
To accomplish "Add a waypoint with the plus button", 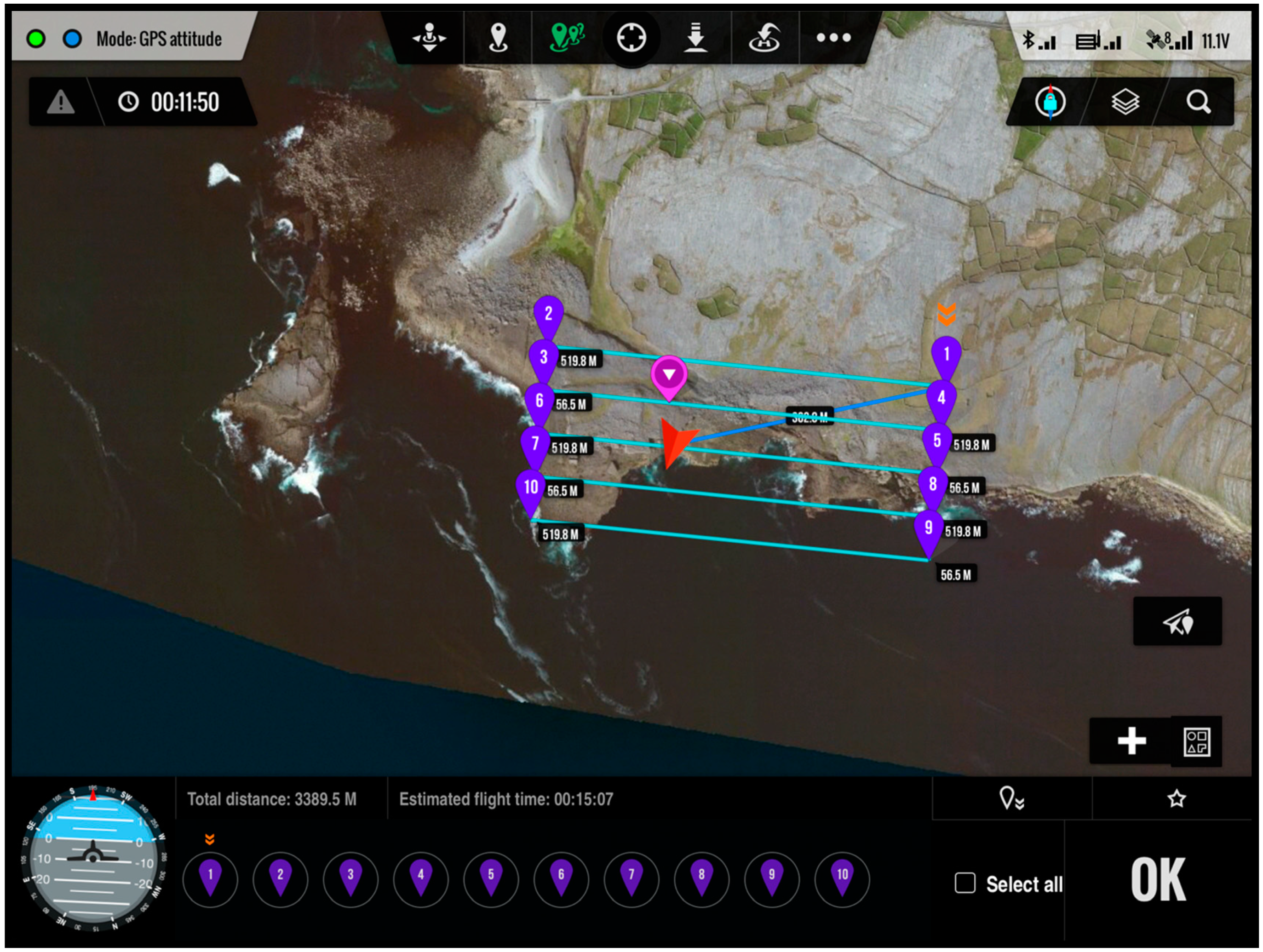I will point(1131,741).
